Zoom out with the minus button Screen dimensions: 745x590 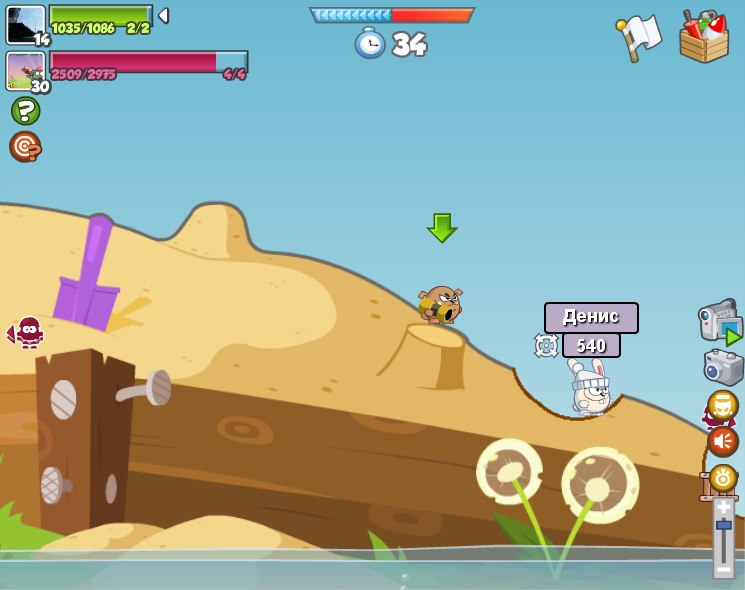pos(723,568)
